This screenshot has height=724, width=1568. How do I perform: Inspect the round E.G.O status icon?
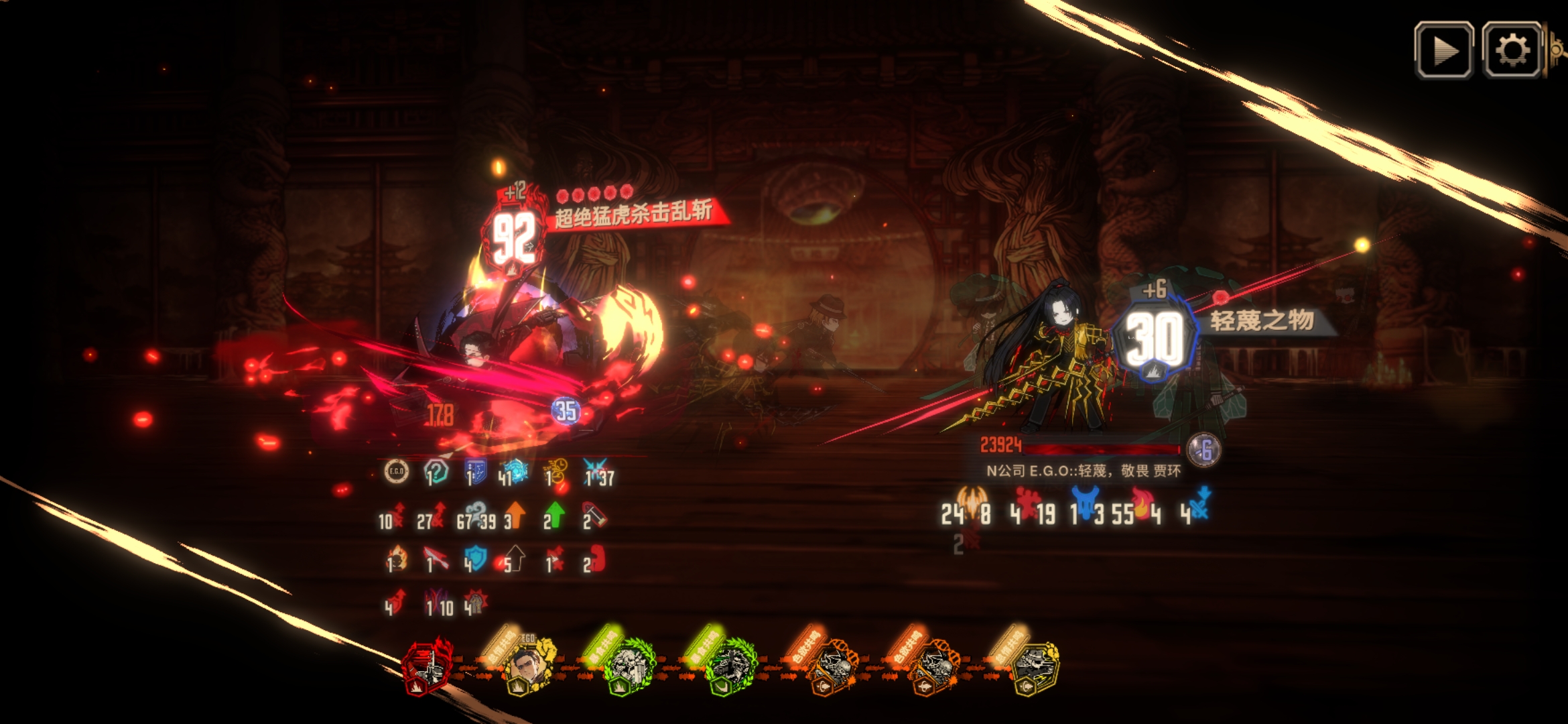[396, 471]
